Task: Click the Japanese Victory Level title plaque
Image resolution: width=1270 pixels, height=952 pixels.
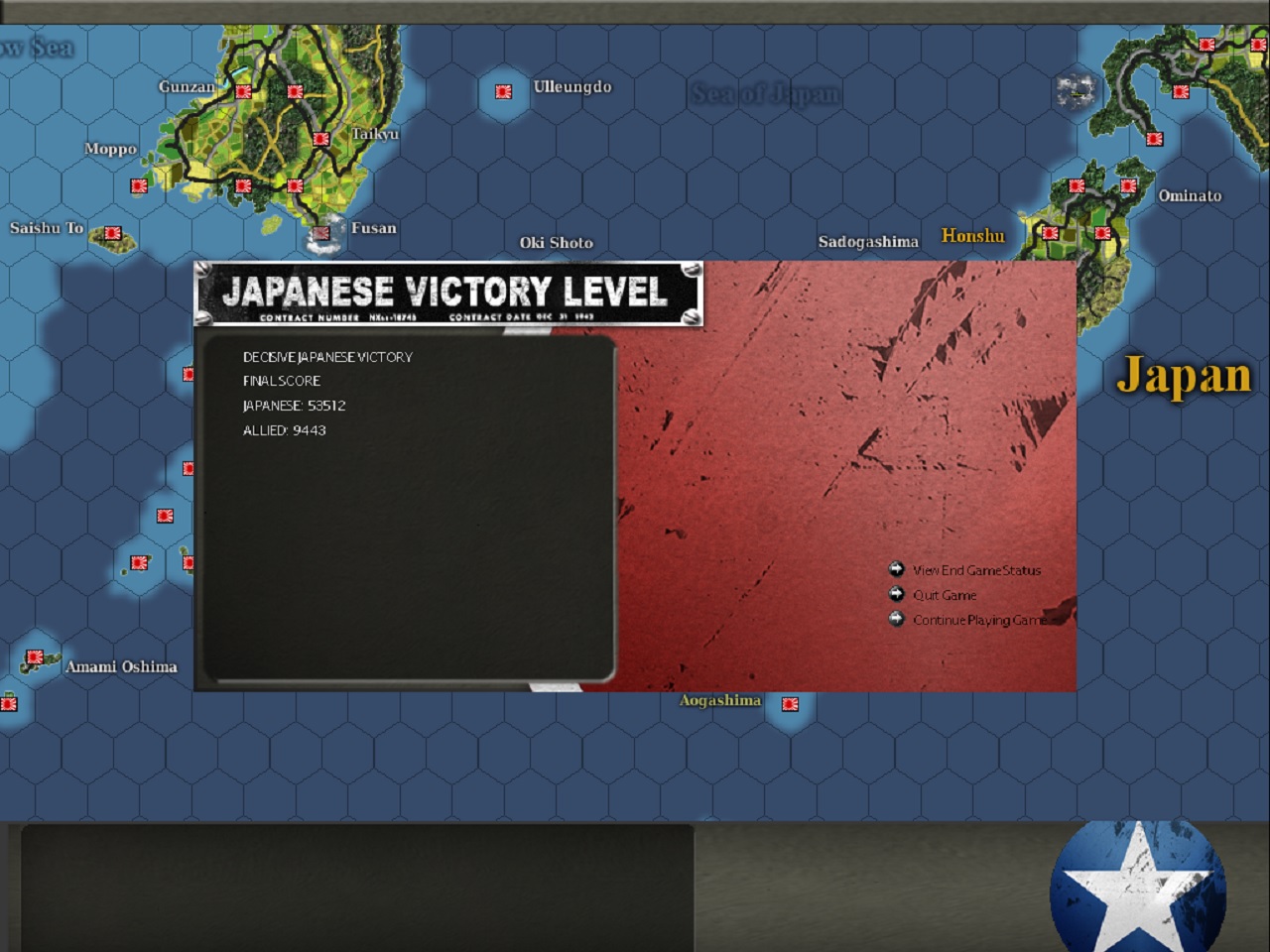Action: [x=448, y=294]
